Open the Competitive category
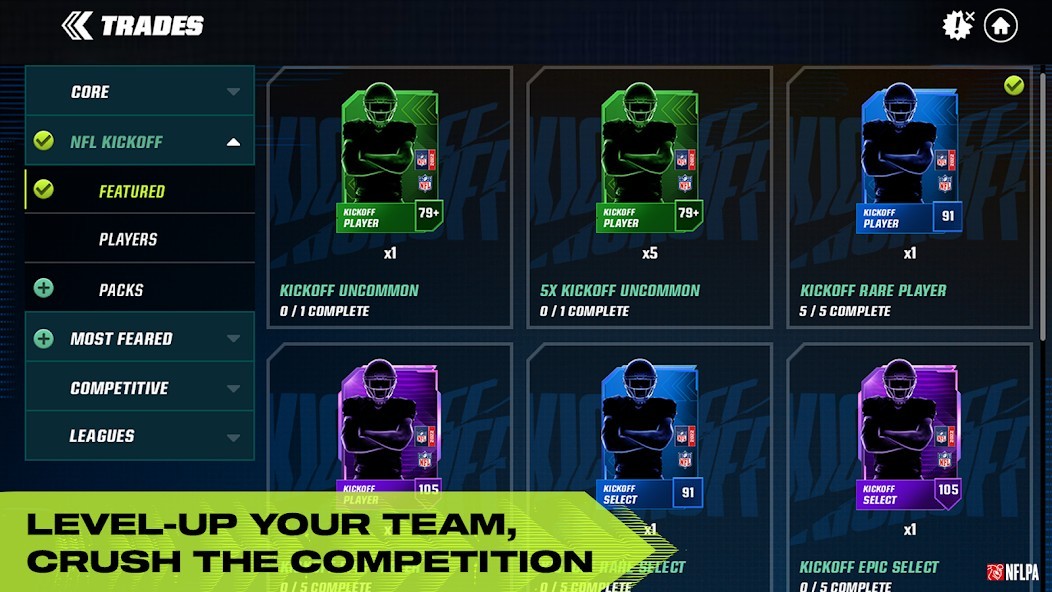The width and height of the screenshot is (1052, 592). coord(140,388)
